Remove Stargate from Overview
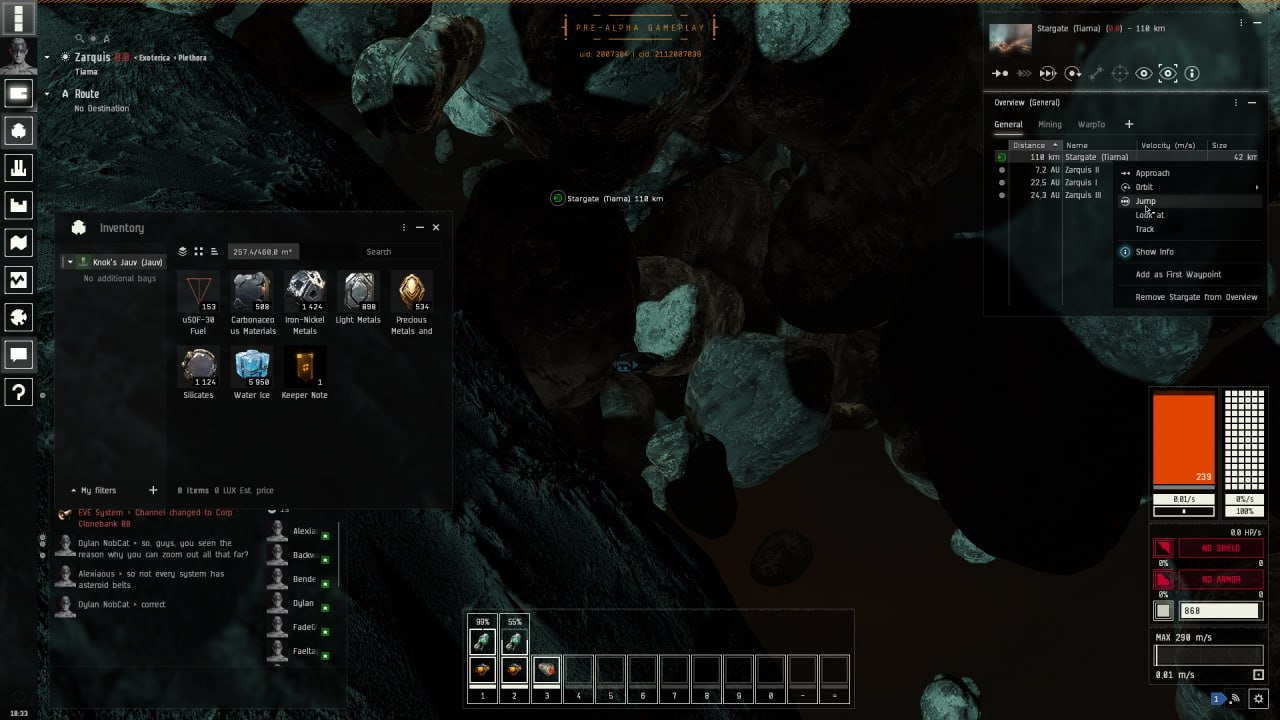 [1196, 297]
